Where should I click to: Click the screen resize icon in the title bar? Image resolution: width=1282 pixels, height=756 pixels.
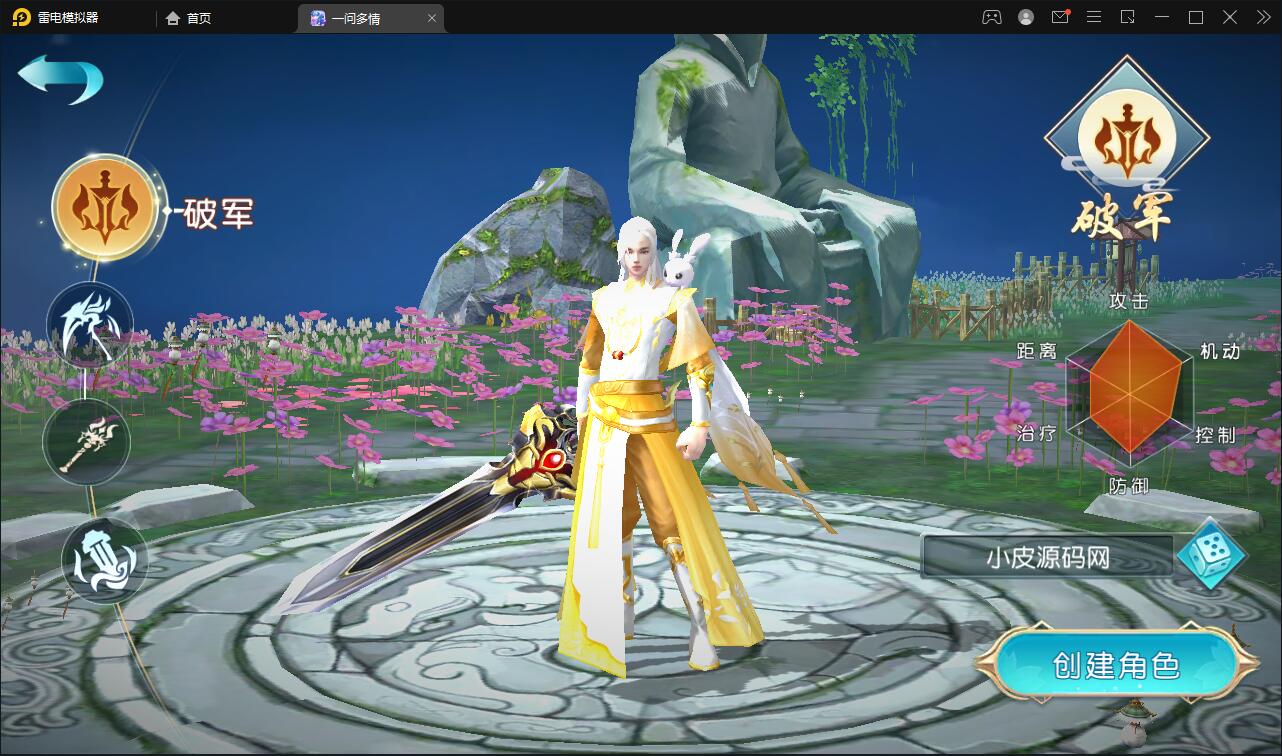point(1128,17)
